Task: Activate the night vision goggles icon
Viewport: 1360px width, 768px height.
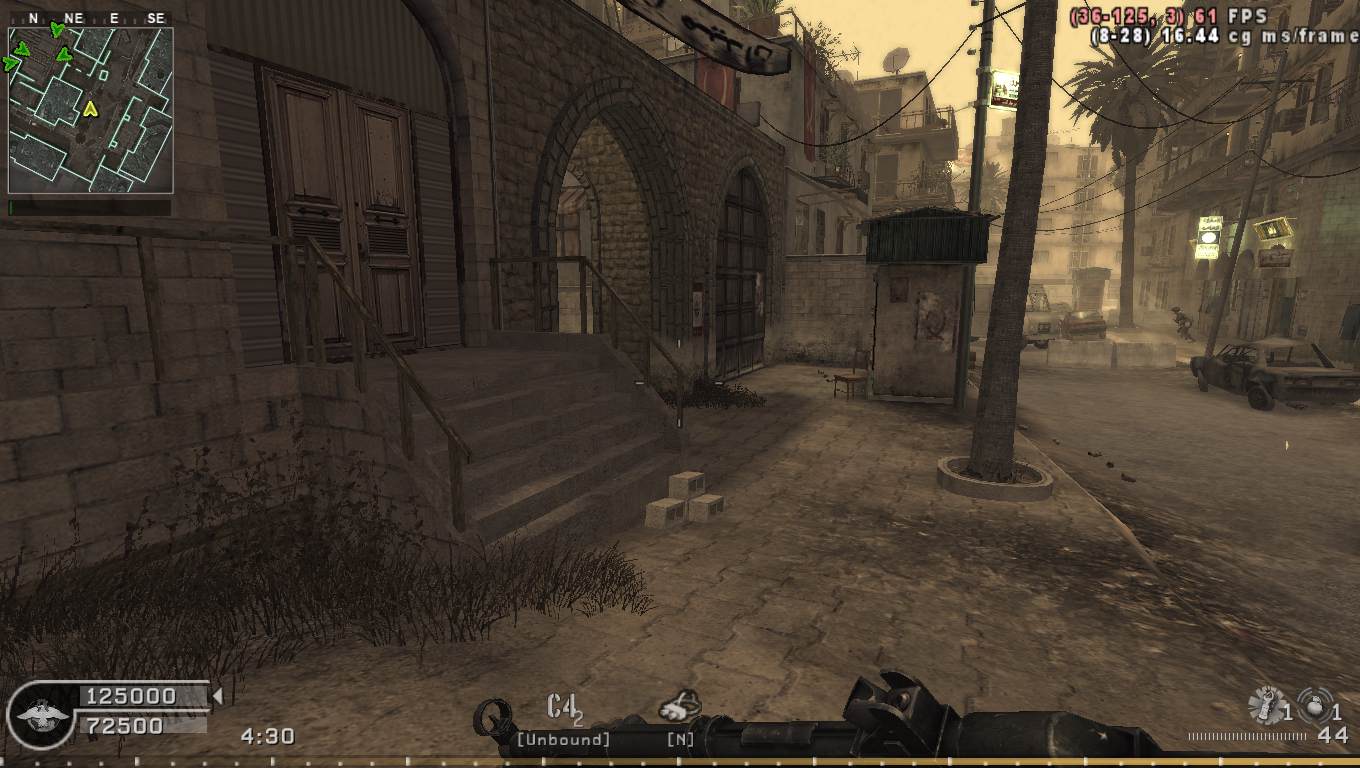Action: pyautogui.click(x=679, y=707)
